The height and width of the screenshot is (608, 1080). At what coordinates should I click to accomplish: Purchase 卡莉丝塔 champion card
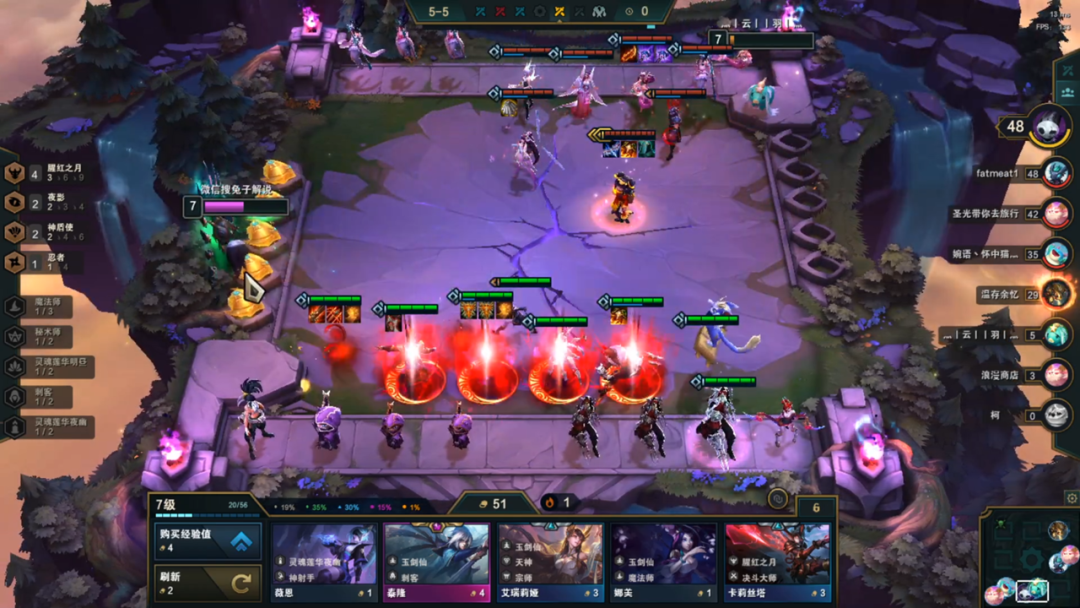point(777,562)
